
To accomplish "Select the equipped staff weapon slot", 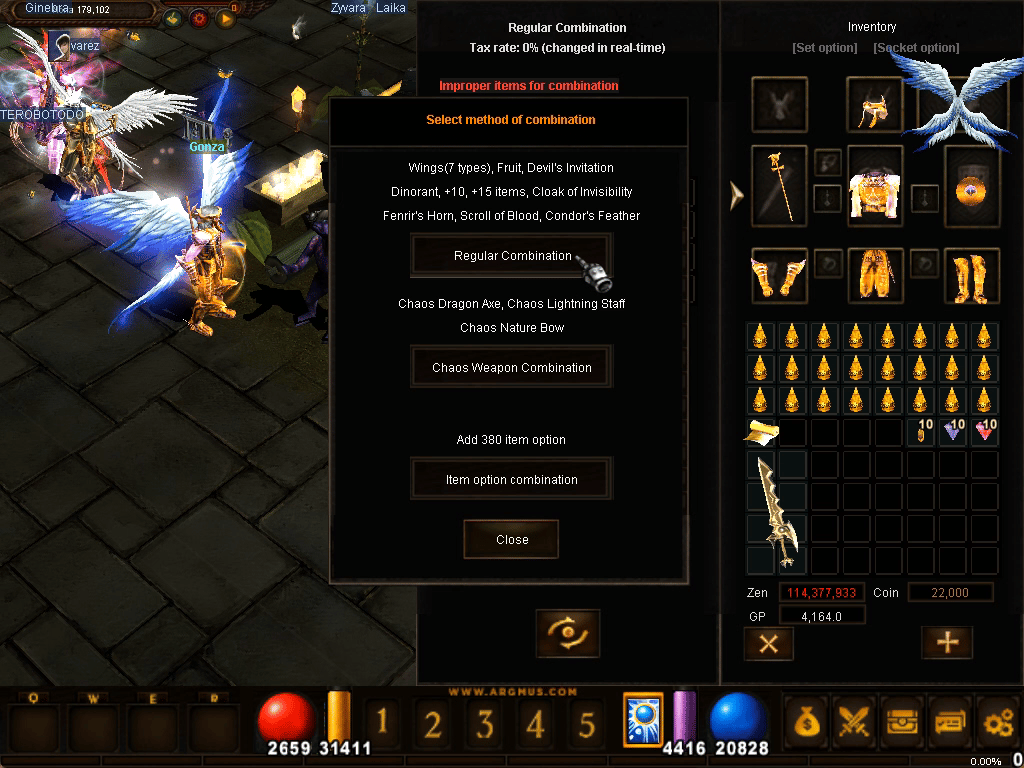I will 780,184.
